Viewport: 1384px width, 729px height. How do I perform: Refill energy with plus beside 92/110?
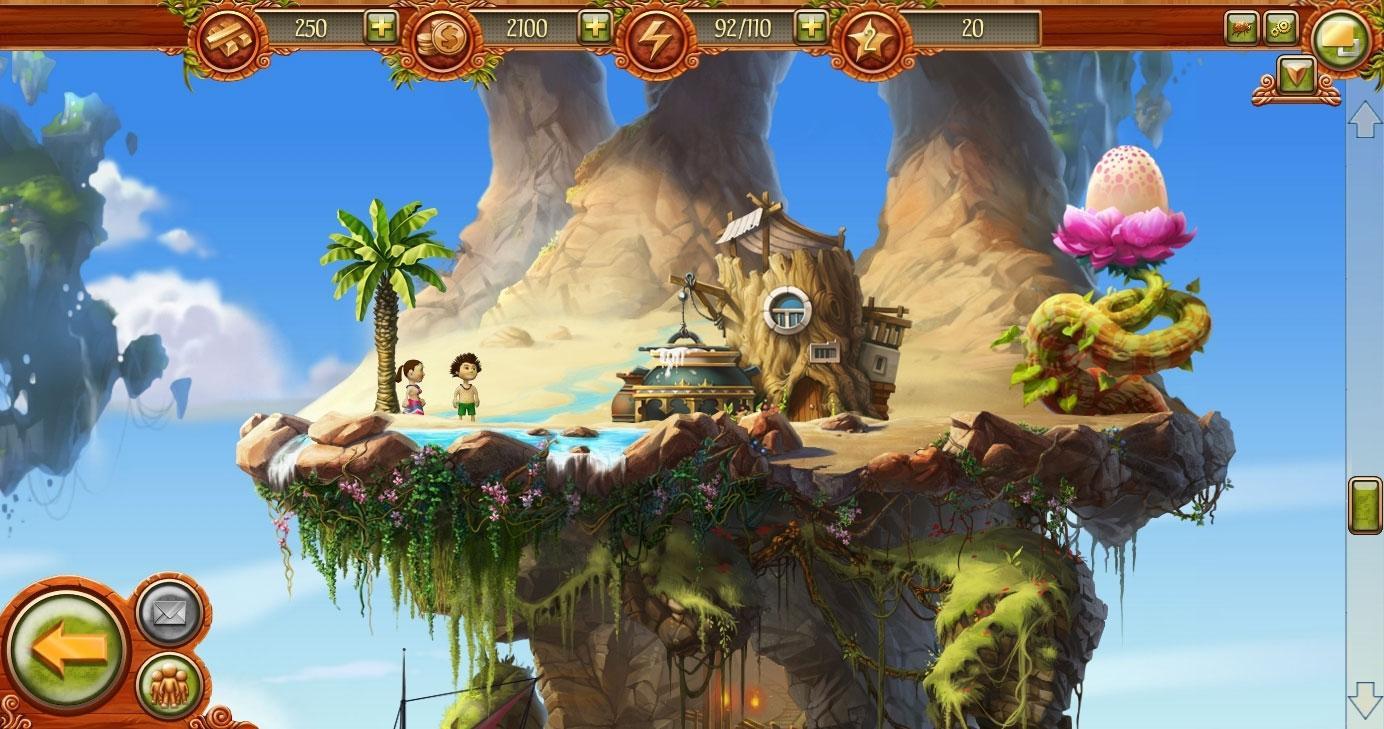812,29
